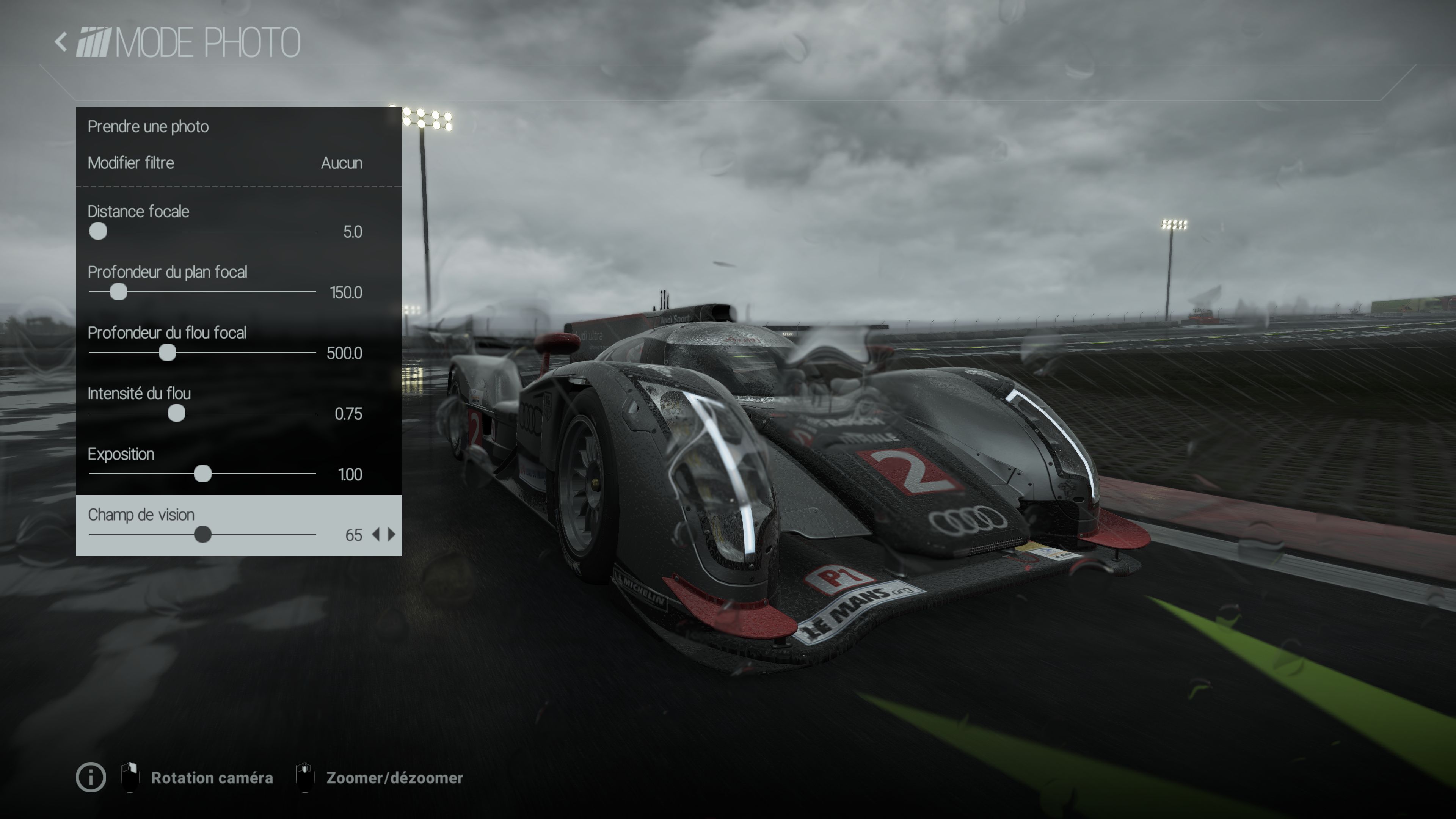Adjust the Profondeur du plan focal slider

point(118,292)
